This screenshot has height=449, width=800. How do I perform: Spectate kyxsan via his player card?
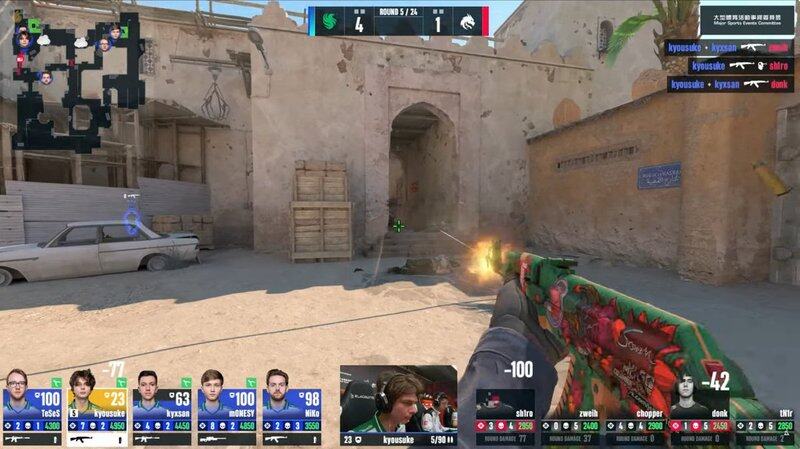(161, 407)
